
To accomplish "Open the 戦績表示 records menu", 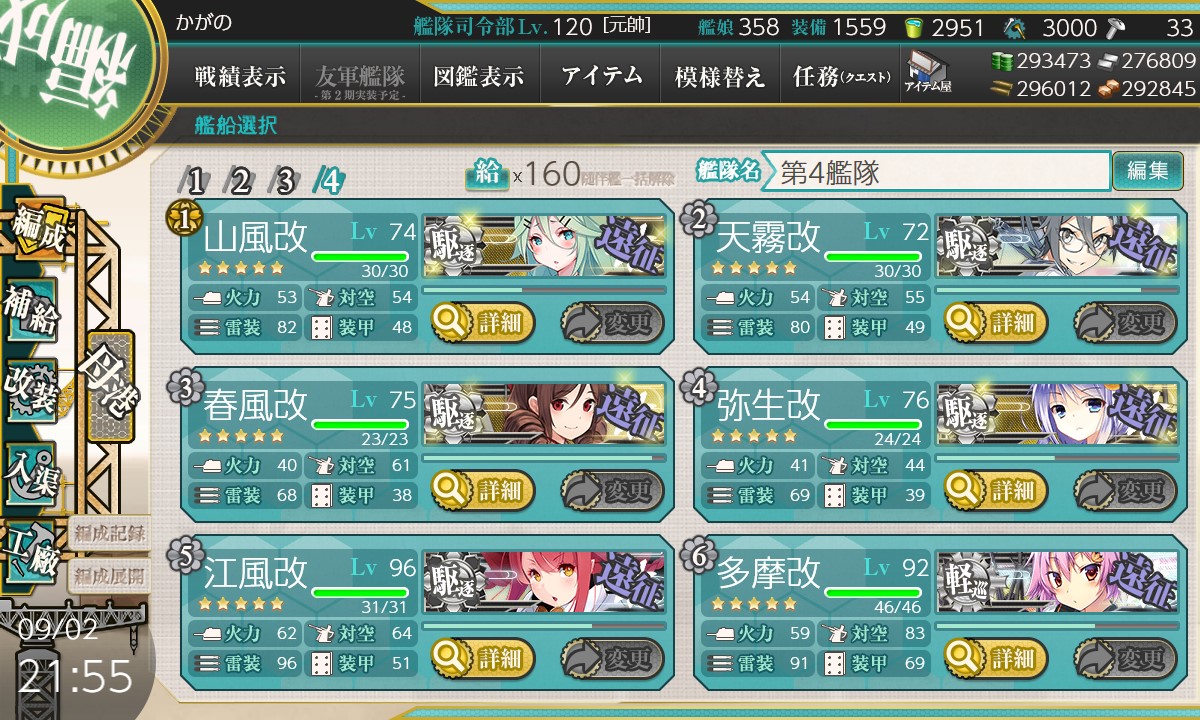I will point(240,77).
